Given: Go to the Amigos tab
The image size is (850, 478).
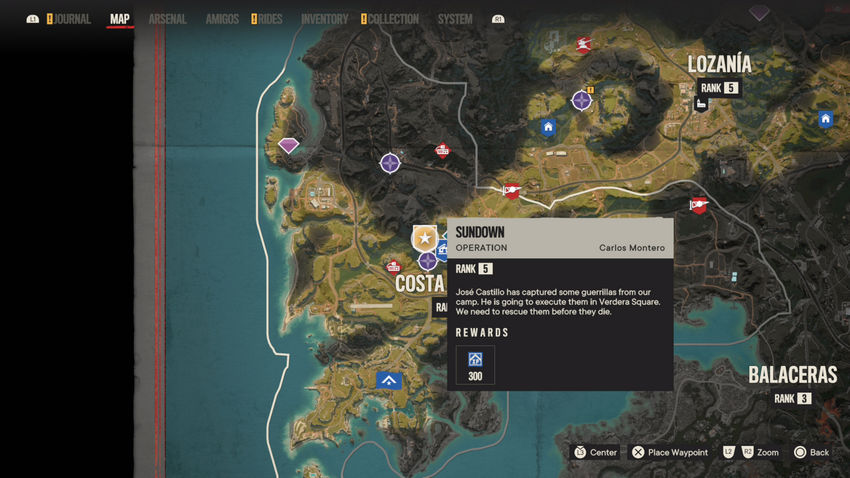Looking at the screenshot, I should pyautogui.click(x=222, y=19).
